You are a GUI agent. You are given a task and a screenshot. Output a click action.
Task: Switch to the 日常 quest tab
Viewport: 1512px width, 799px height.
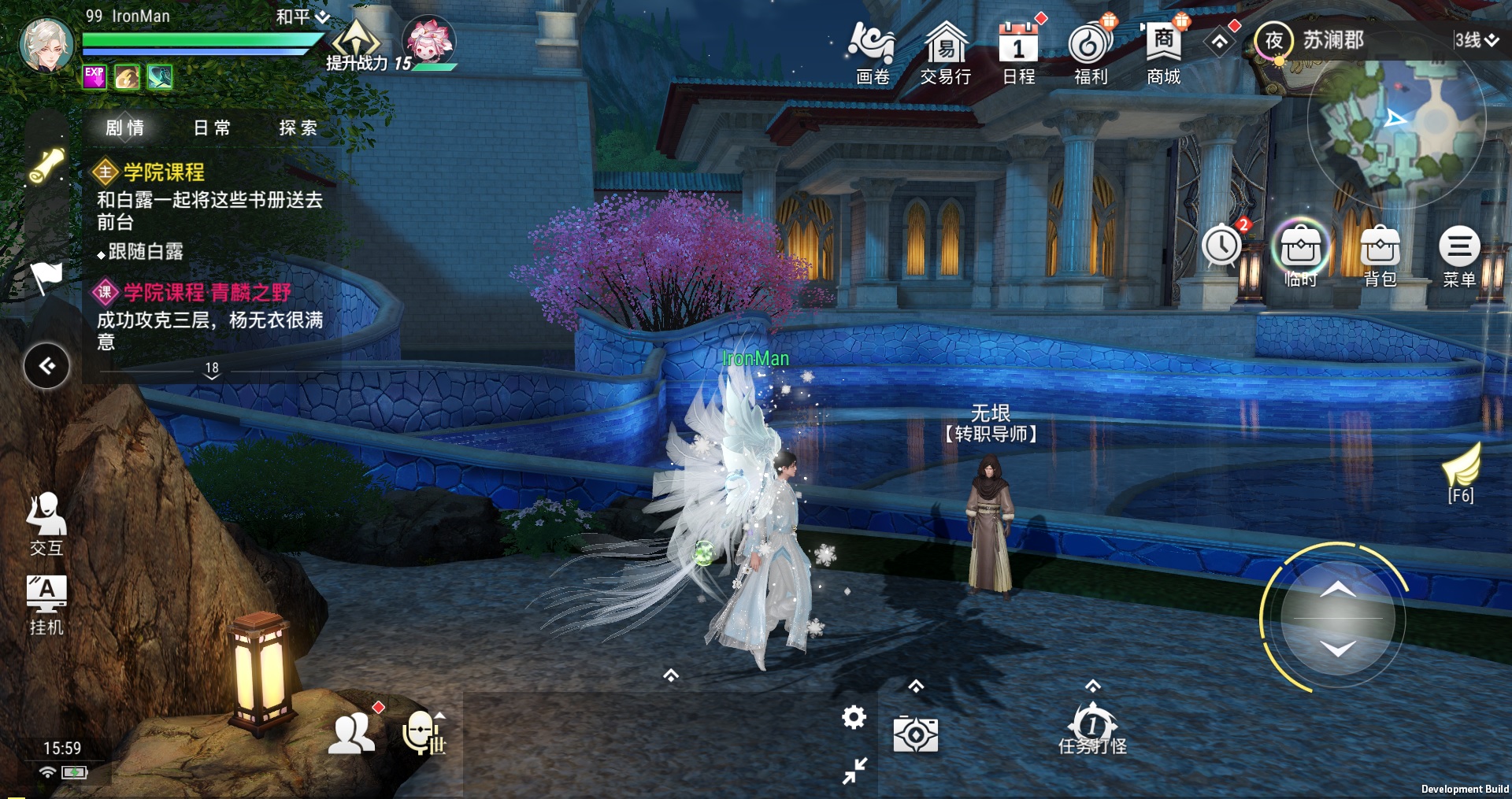tap(212, 128)
